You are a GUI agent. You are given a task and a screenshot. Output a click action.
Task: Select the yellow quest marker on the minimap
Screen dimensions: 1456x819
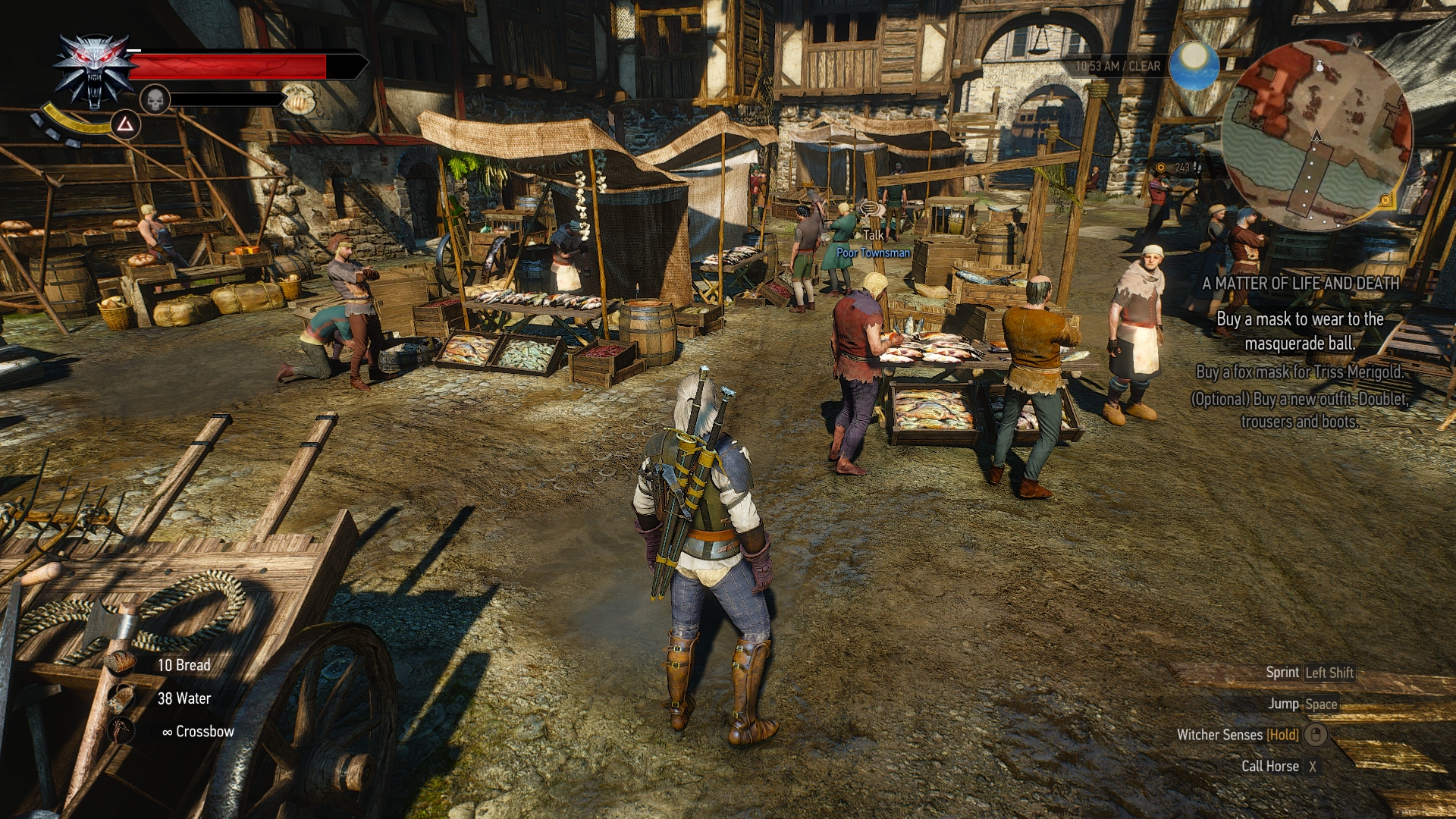point(1385,200)
